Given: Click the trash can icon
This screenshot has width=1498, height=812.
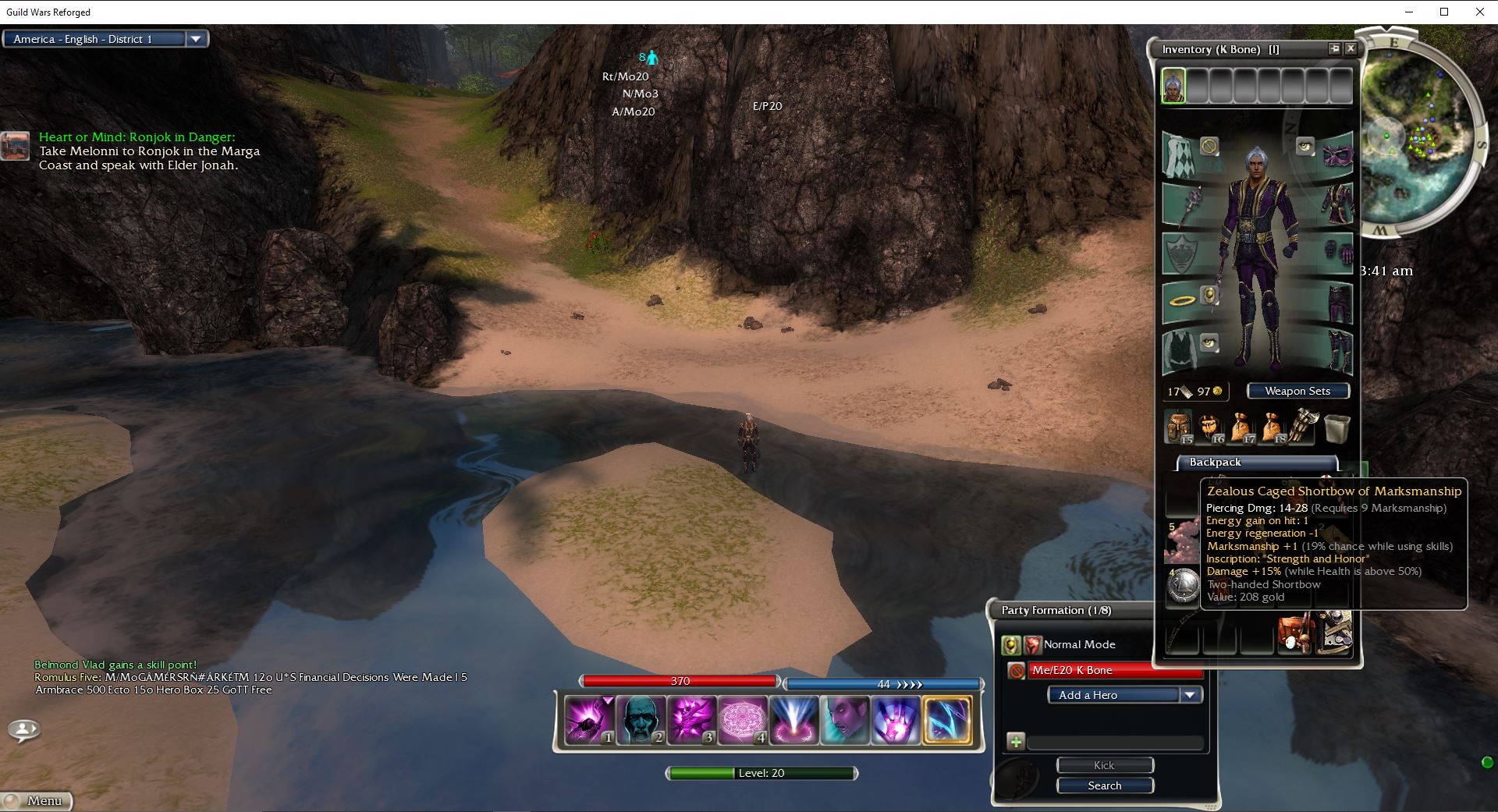Looking at the screenshot, I should [x=1336, y=428].
